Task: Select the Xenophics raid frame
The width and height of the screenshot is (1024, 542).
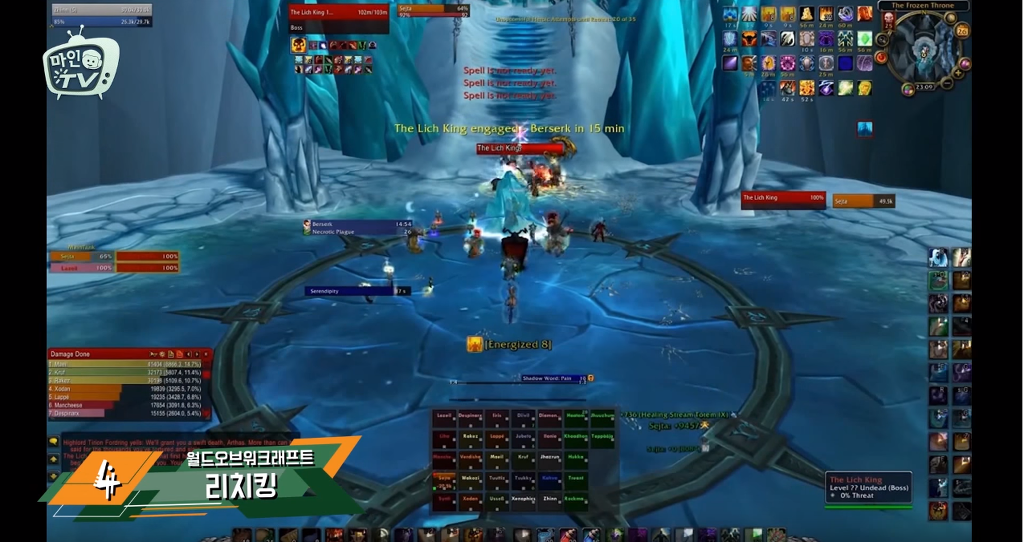Action: tap(523, 498)
